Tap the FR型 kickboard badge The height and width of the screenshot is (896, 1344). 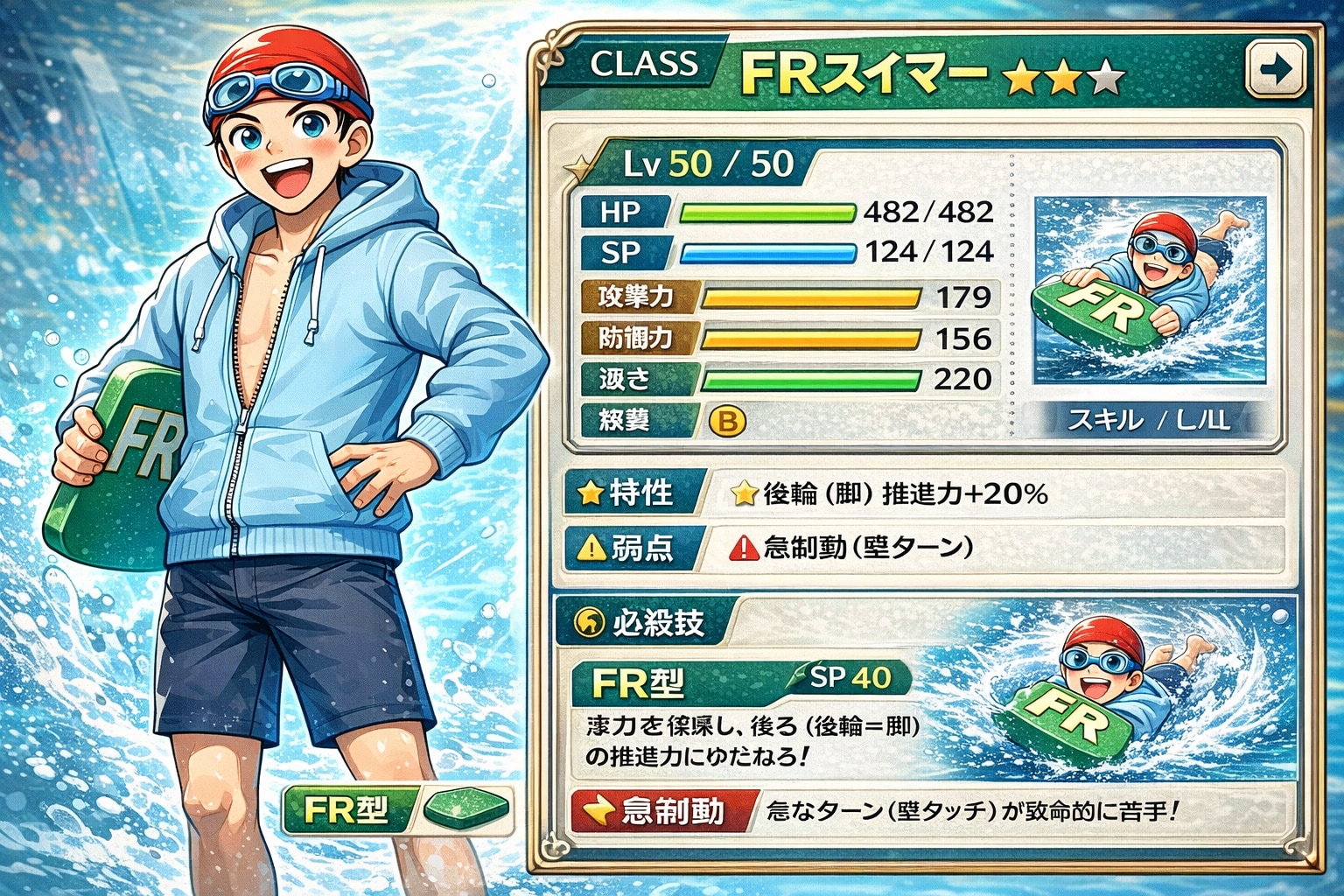tap(397, 811)
